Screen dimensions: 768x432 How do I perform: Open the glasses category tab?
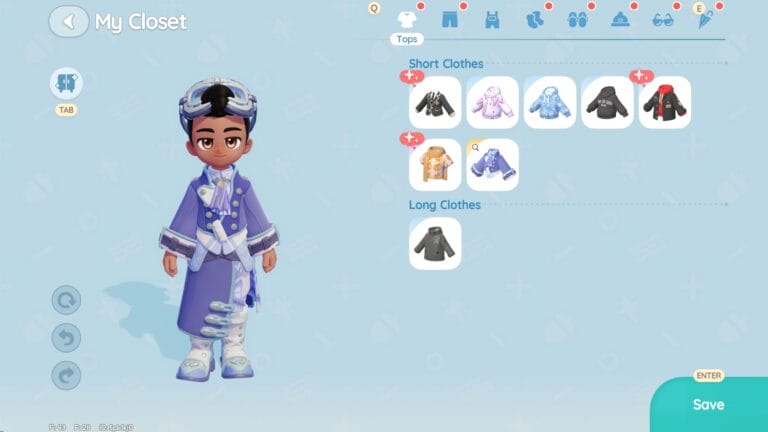tap(663, 19)
